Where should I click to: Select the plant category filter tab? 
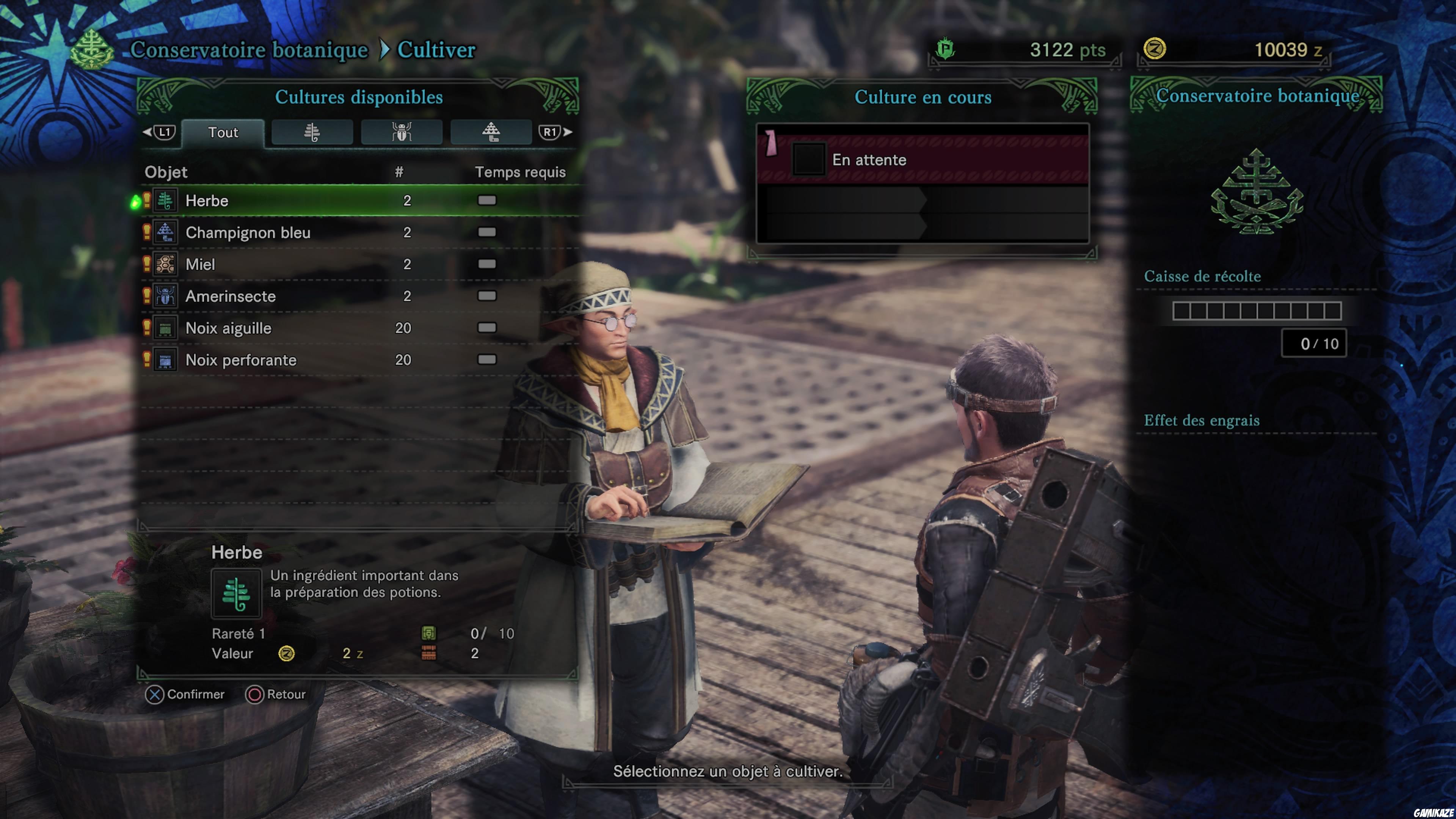click(x=311, y=132)
